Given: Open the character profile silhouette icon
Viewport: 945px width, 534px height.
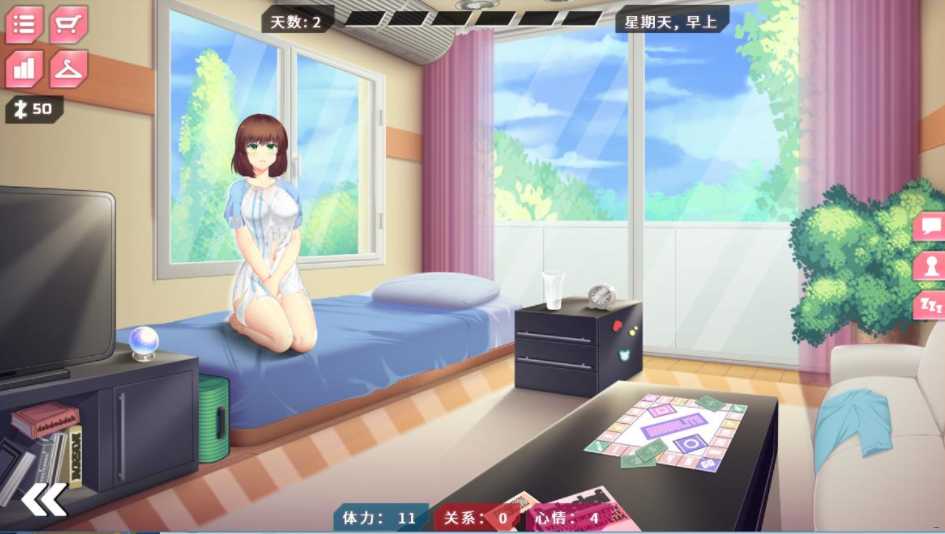Looking at the screenshot, I should pos(930,266).
